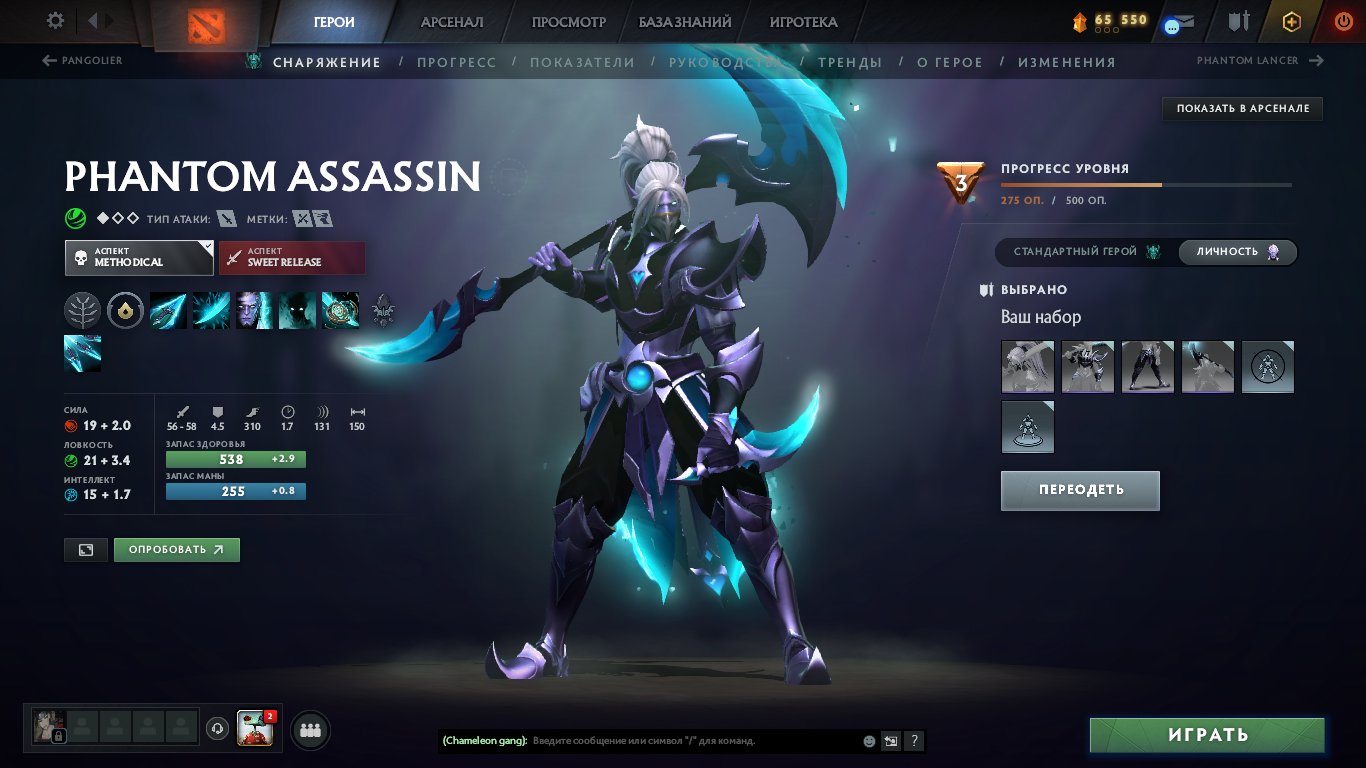Click the red power quit button

click(1343, 21)
